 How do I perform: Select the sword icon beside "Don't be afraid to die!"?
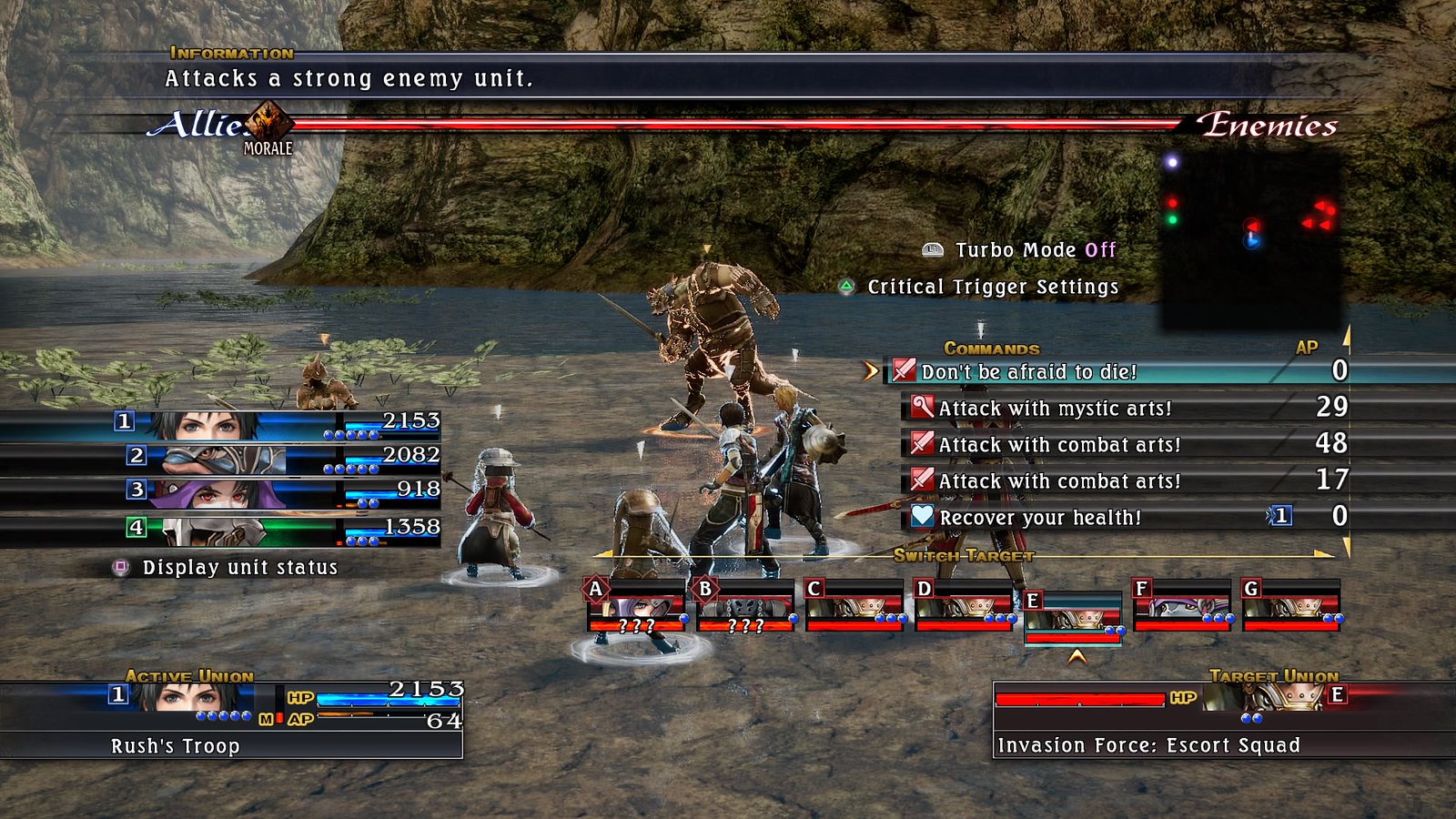coord(903,371)
